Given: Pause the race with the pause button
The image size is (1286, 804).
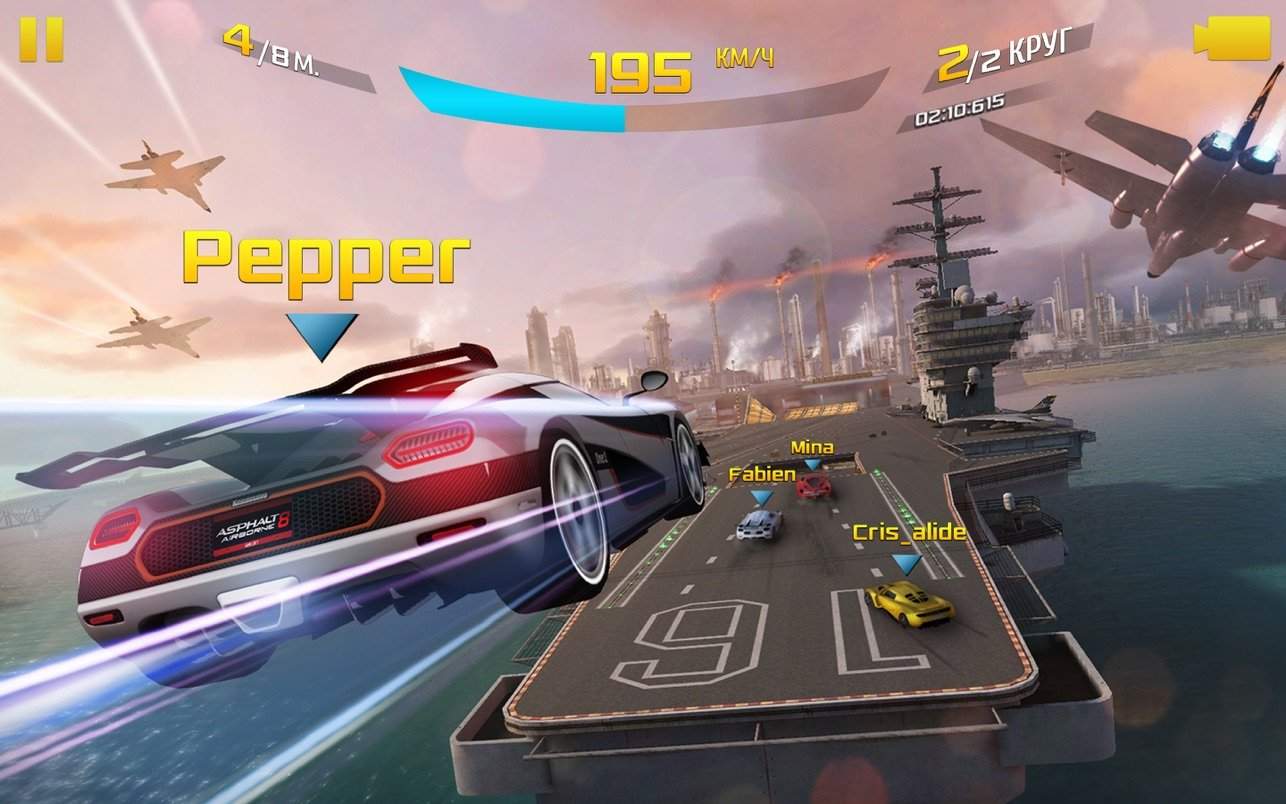Looking at the screenshot, I should (41, 40).
